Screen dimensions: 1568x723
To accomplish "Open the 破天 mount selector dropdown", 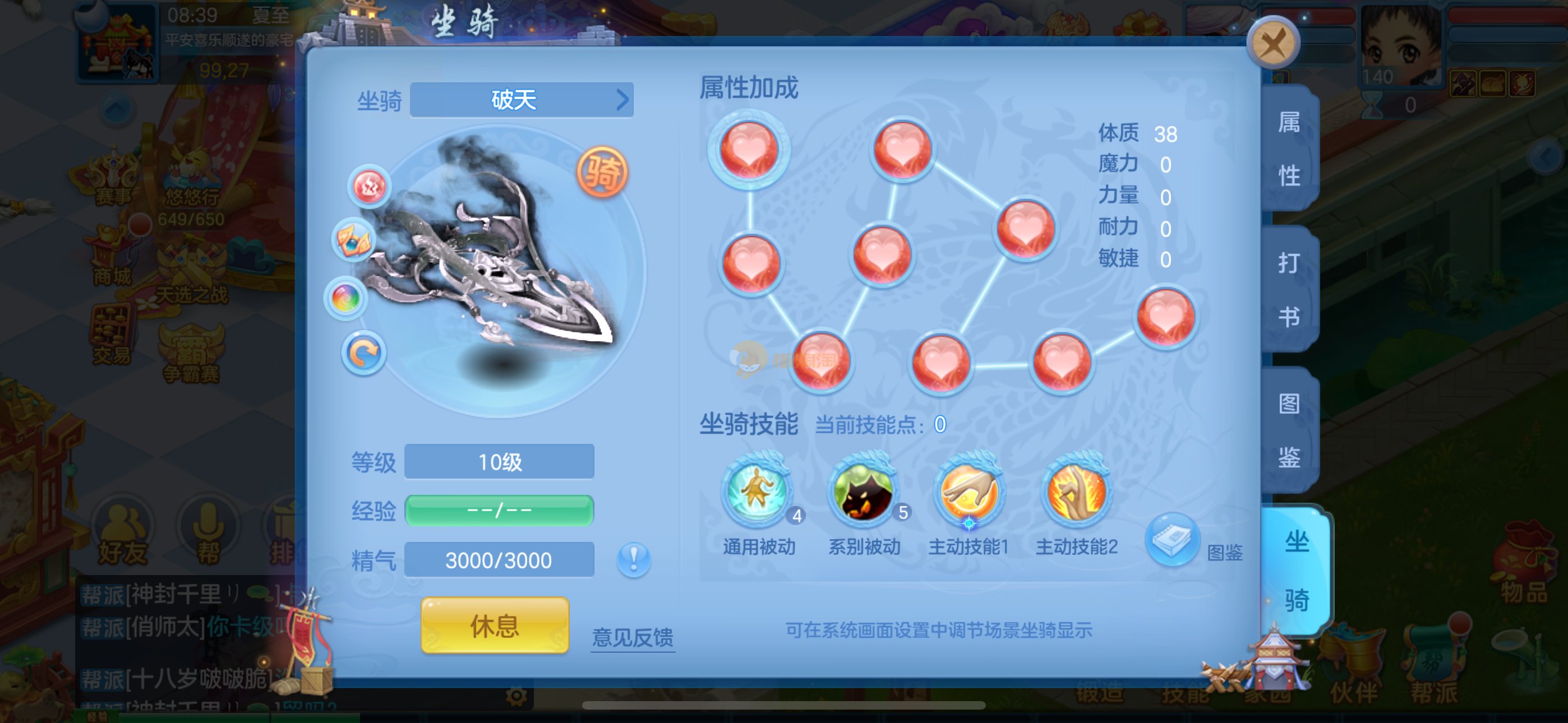I will [x=522, y=100].
